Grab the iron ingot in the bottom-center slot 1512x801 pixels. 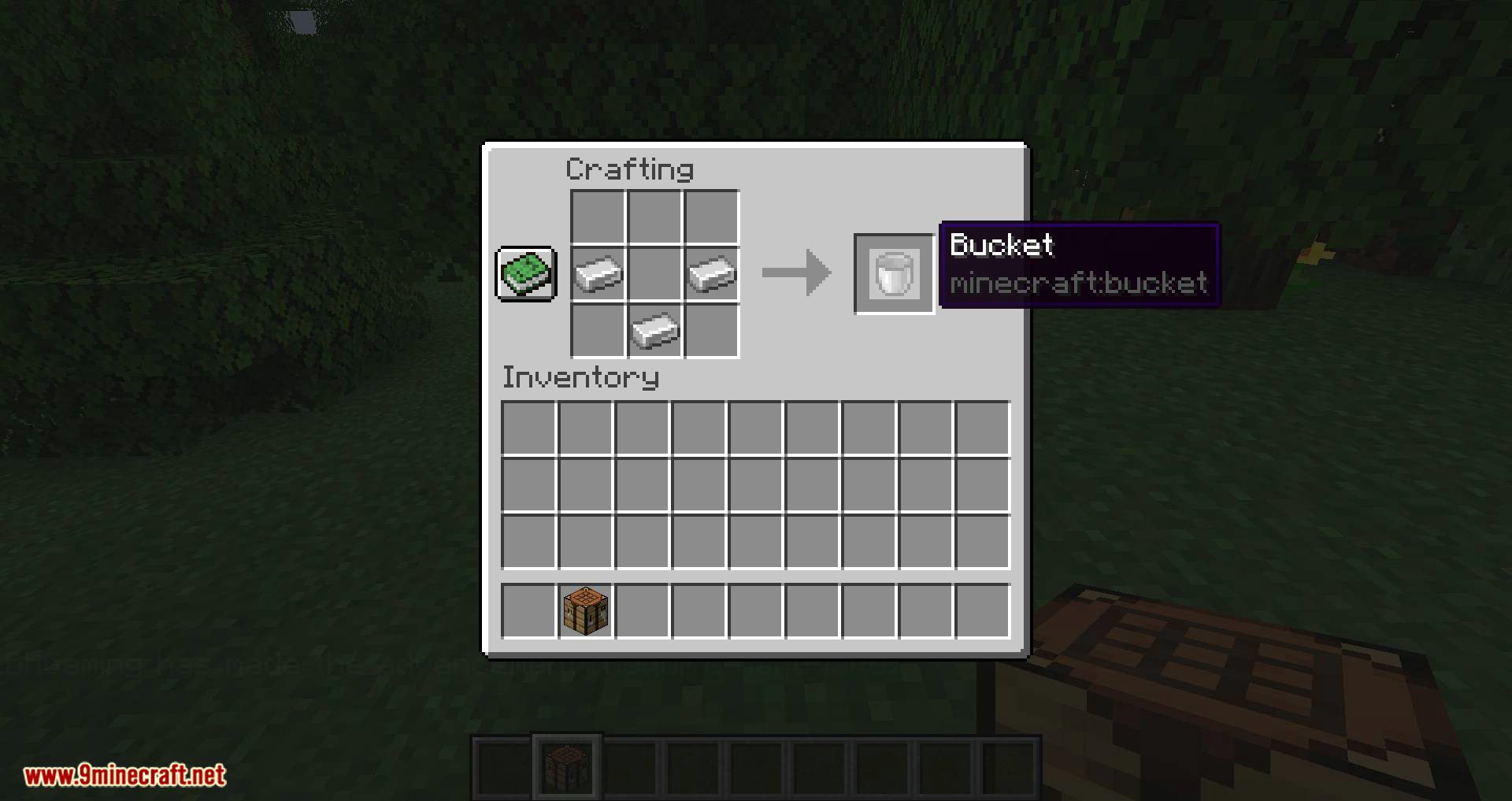click(x=654, y=330)
